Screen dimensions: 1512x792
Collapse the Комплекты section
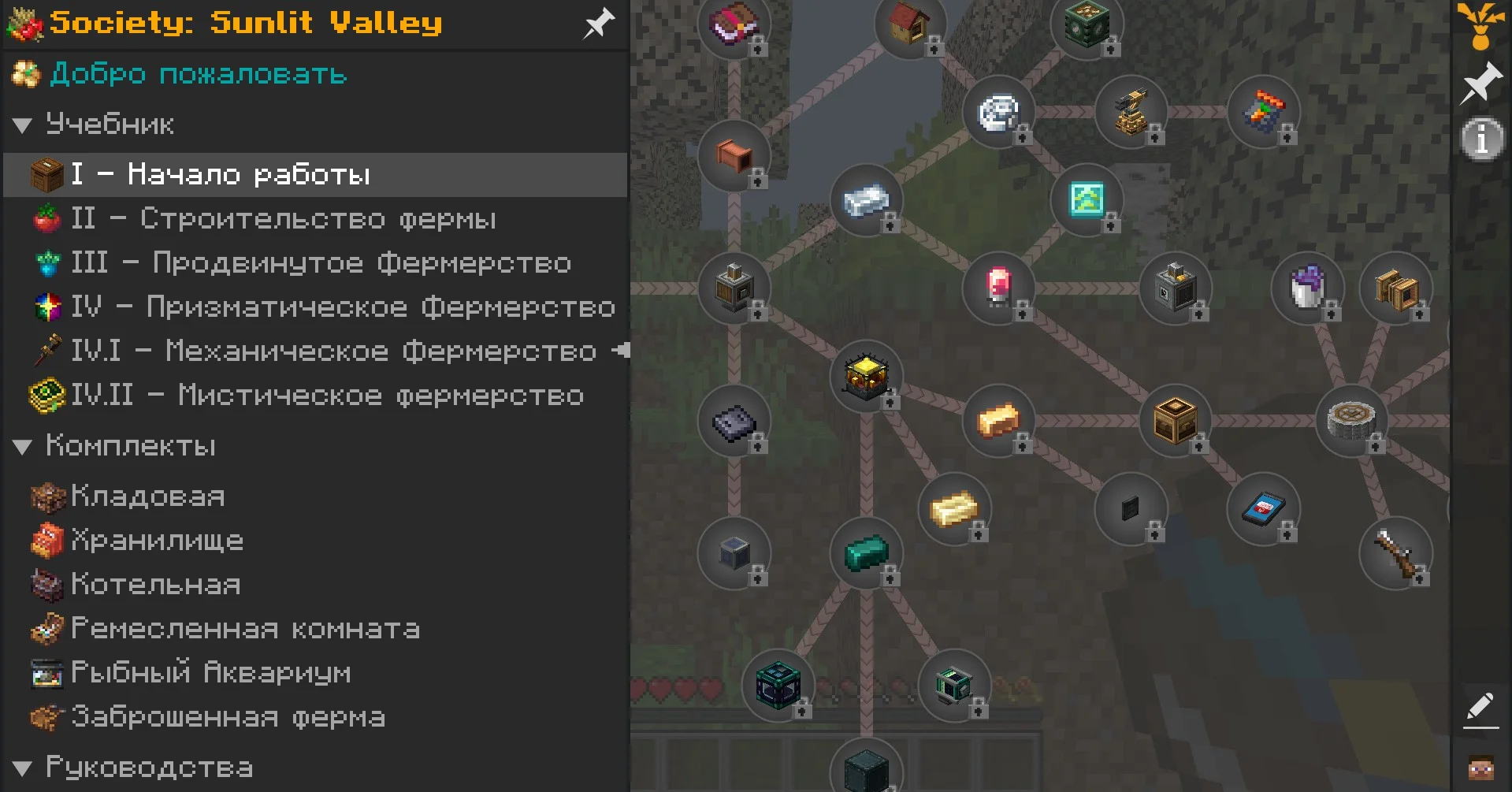(22, 448)
